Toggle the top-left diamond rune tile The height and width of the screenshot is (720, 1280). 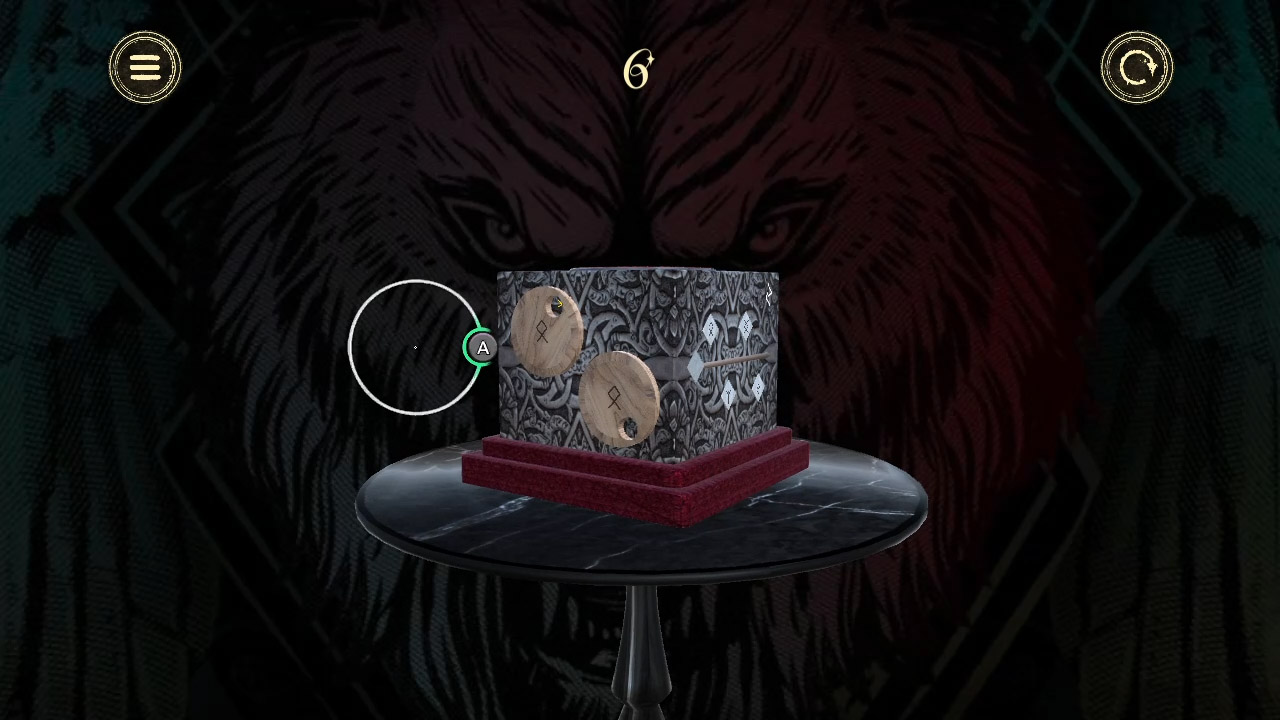click(710, 330)
